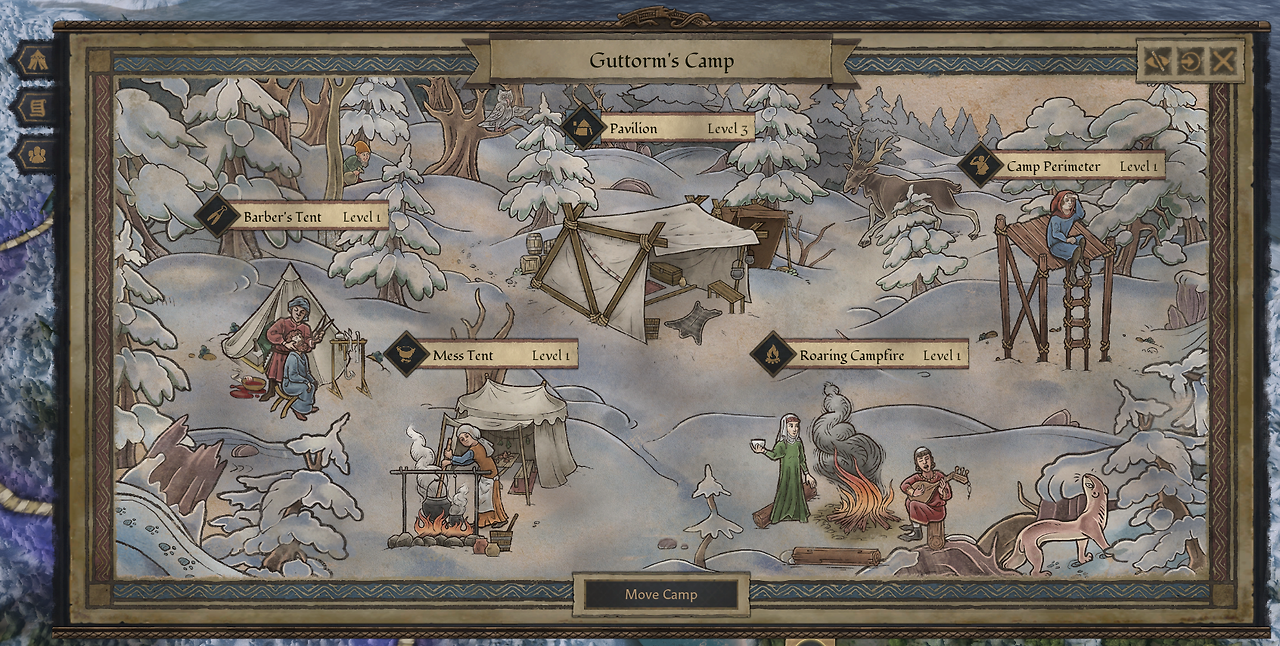This screenshot has width=1280, height=646.
Task: Close the Guttorm's Camp window
Action: 1222,61
